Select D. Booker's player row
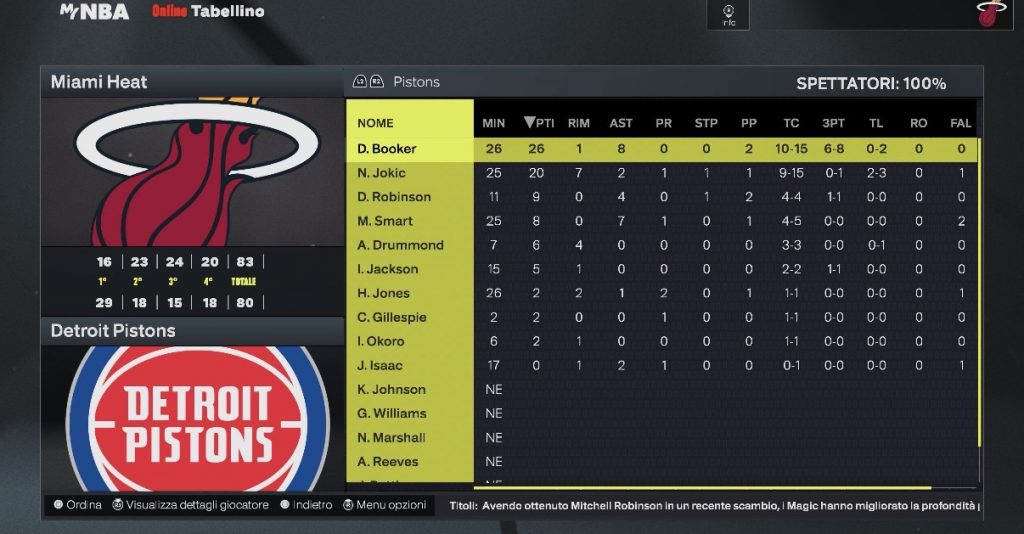The width and height of the screenshot is (1024, 534). 387,149
